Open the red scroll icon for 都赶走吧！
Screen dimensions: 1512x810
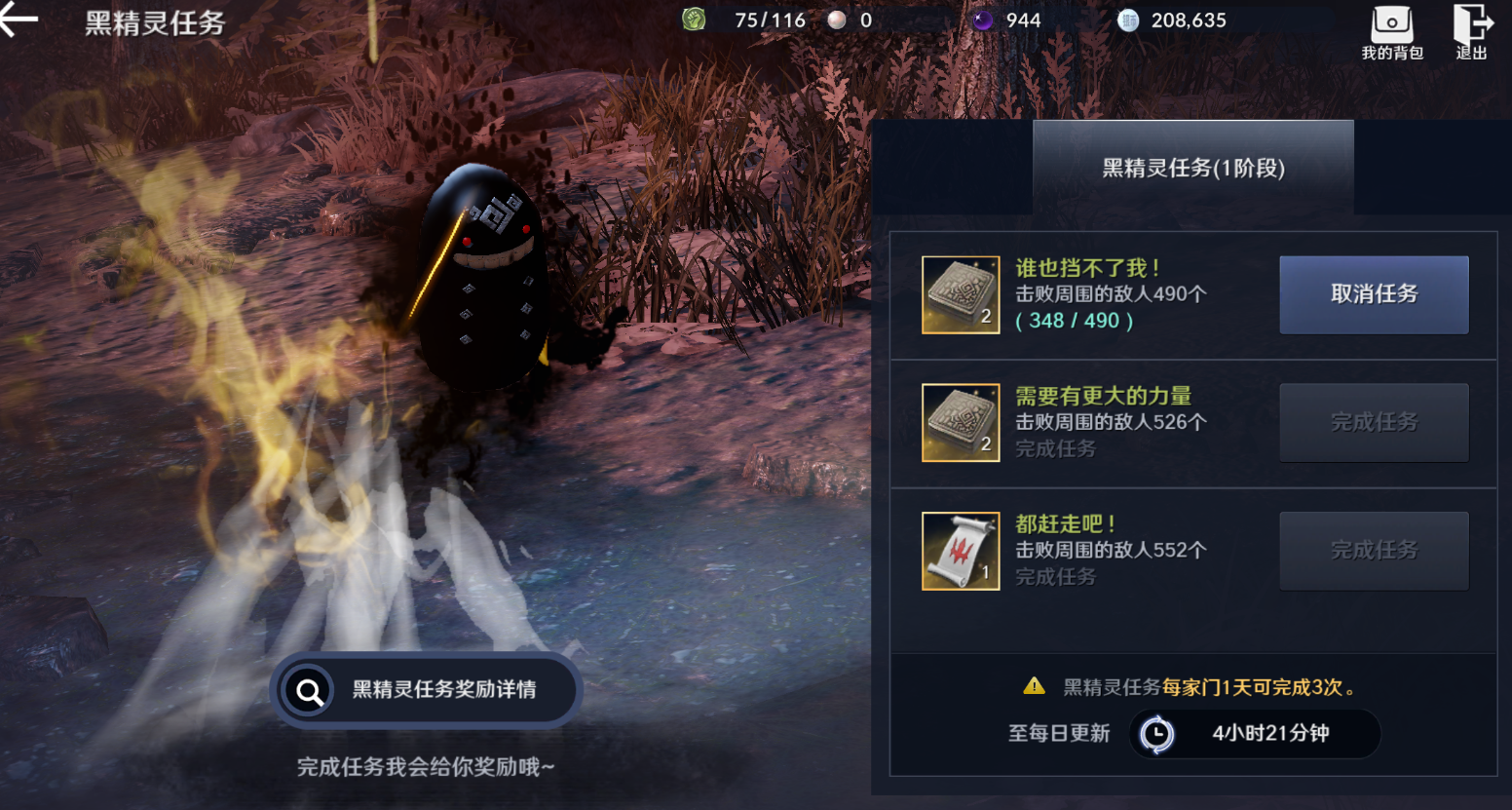point(960,551)
